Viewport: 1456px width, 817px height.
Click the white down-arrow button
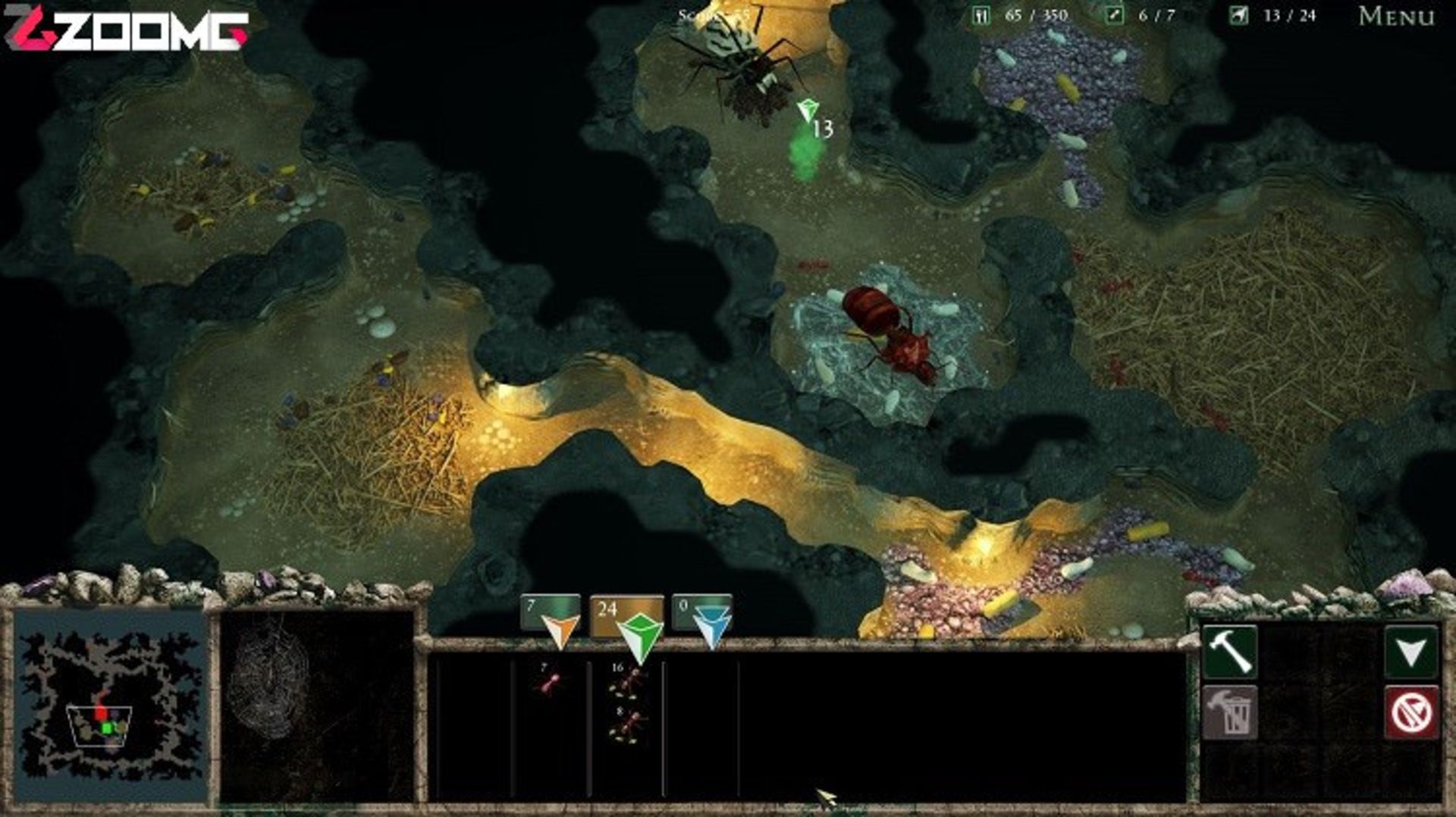point(1410,651)
